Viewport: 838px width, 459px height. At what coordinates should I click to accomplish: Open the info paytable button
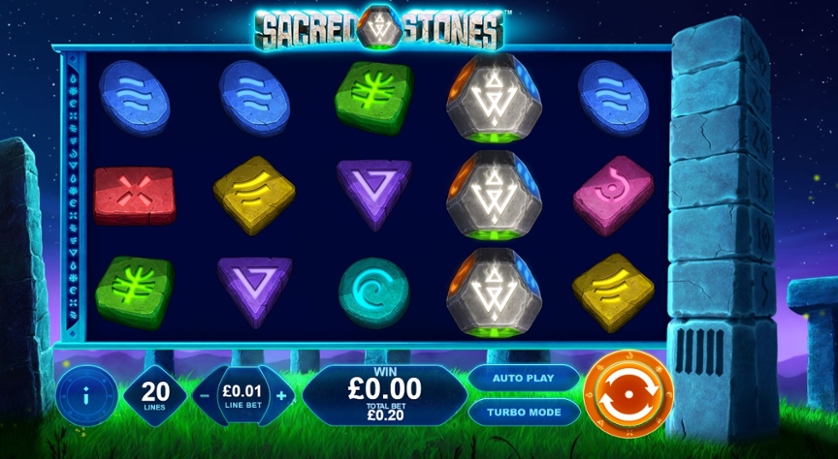pyautogui.click(x=84, y=394)
